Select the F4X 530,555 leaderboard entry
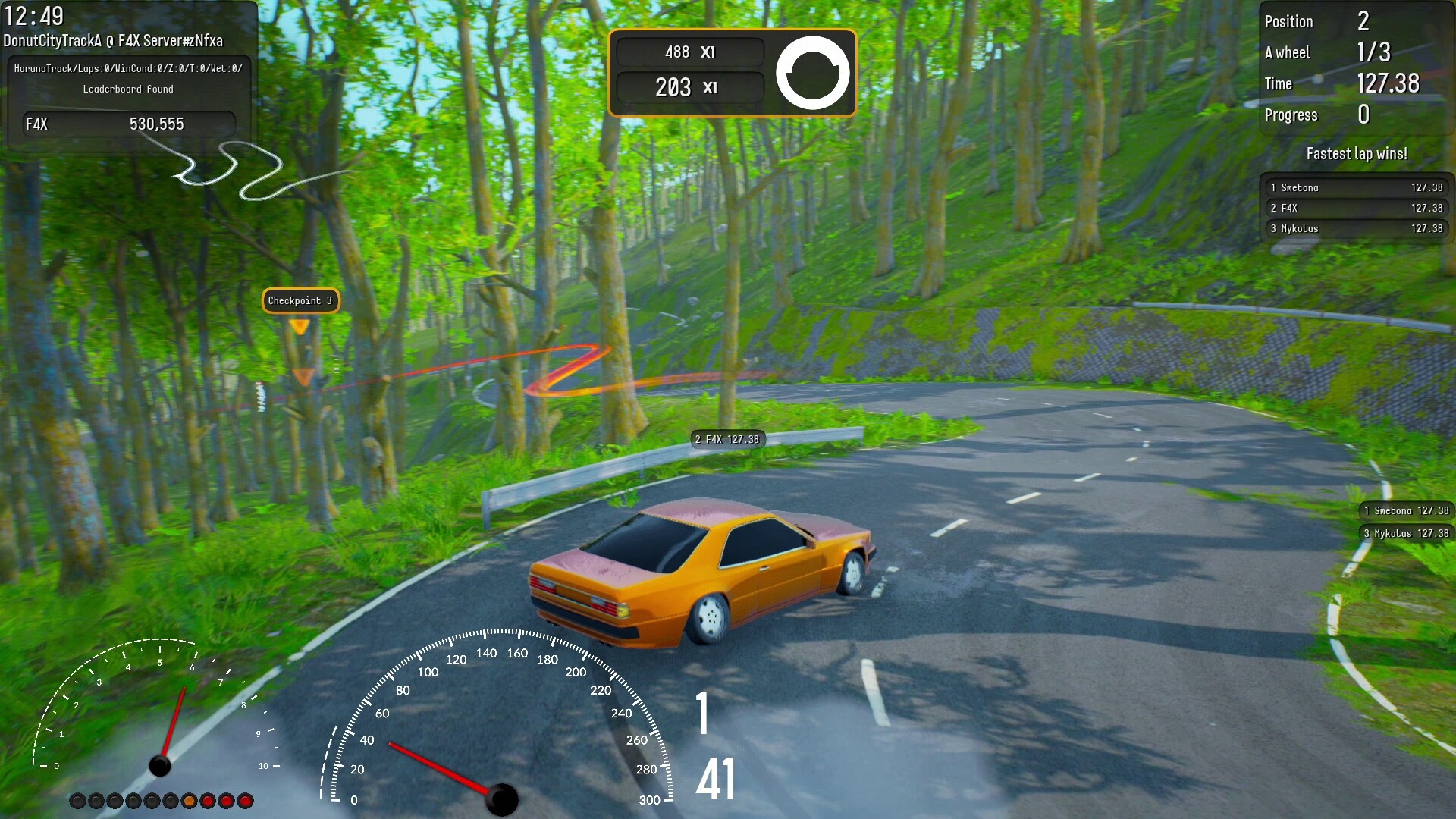The height and width of the screenshot is (819, 1456). [129, 124]
